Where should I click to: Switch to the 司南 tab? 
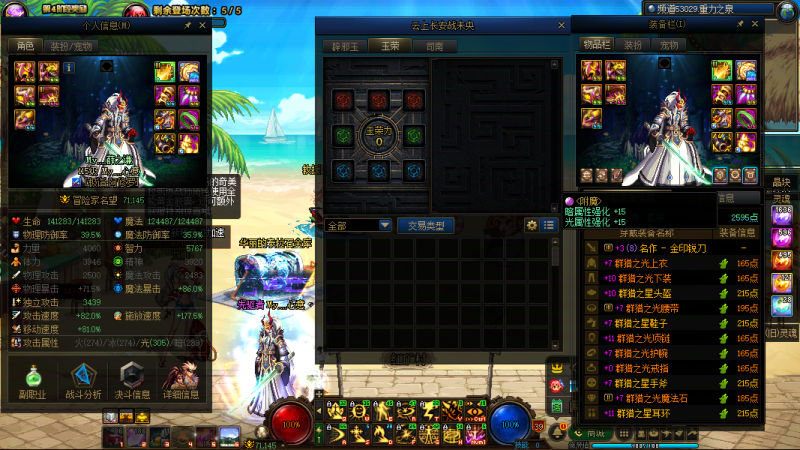434,46
